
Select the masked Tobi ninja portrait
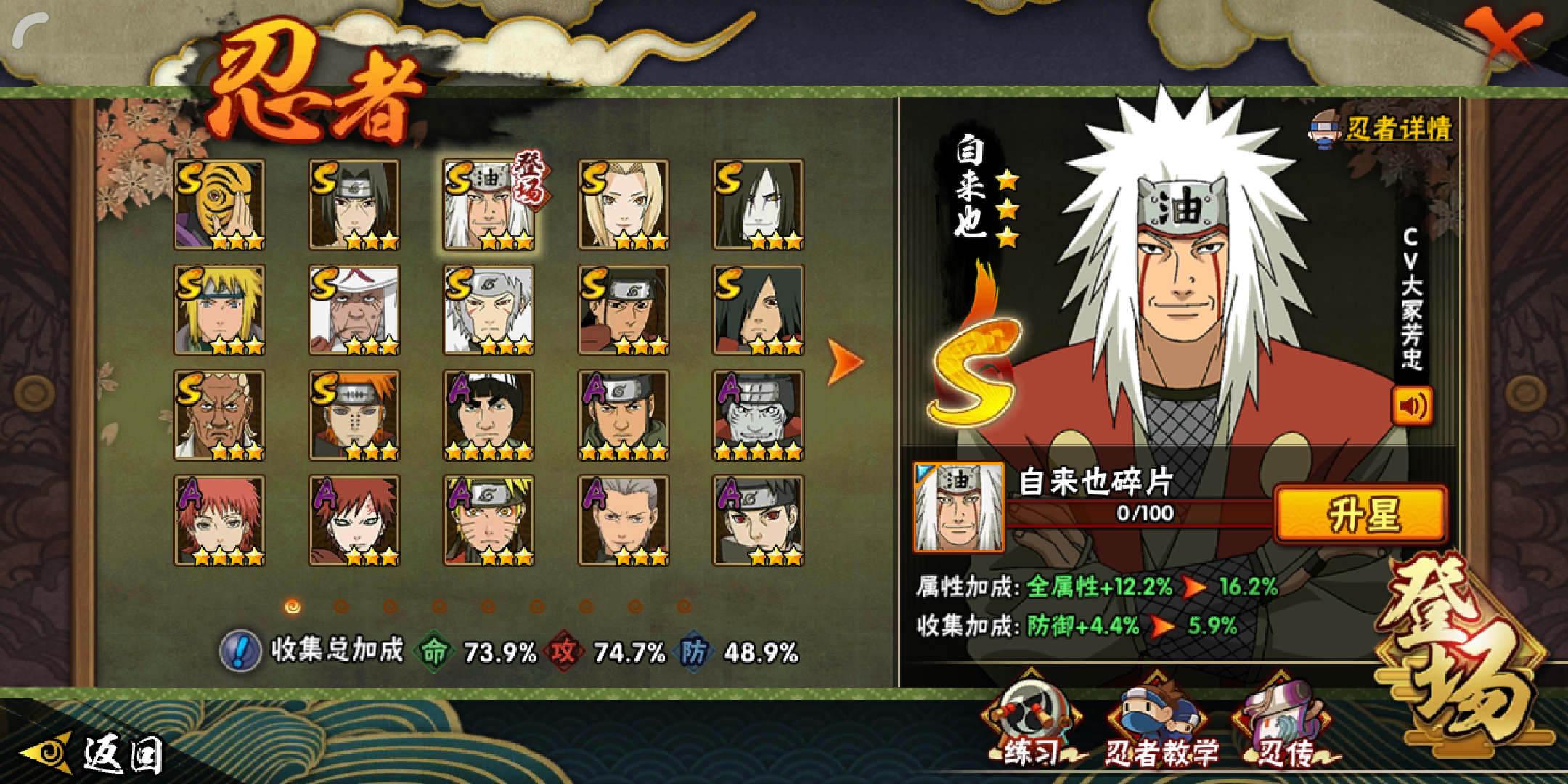tap(219, 205)
